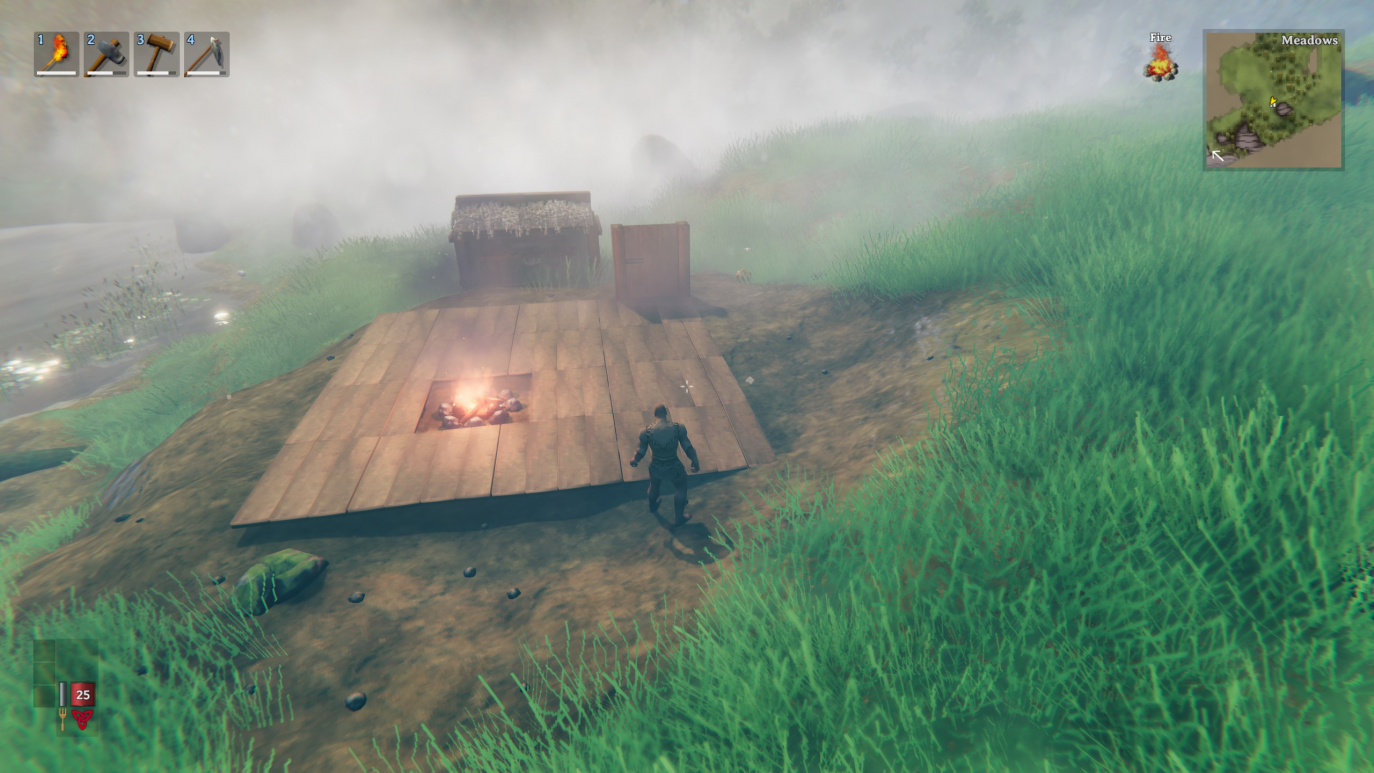
Task: Click the grey stamina bar
Action: coord(62,694)
